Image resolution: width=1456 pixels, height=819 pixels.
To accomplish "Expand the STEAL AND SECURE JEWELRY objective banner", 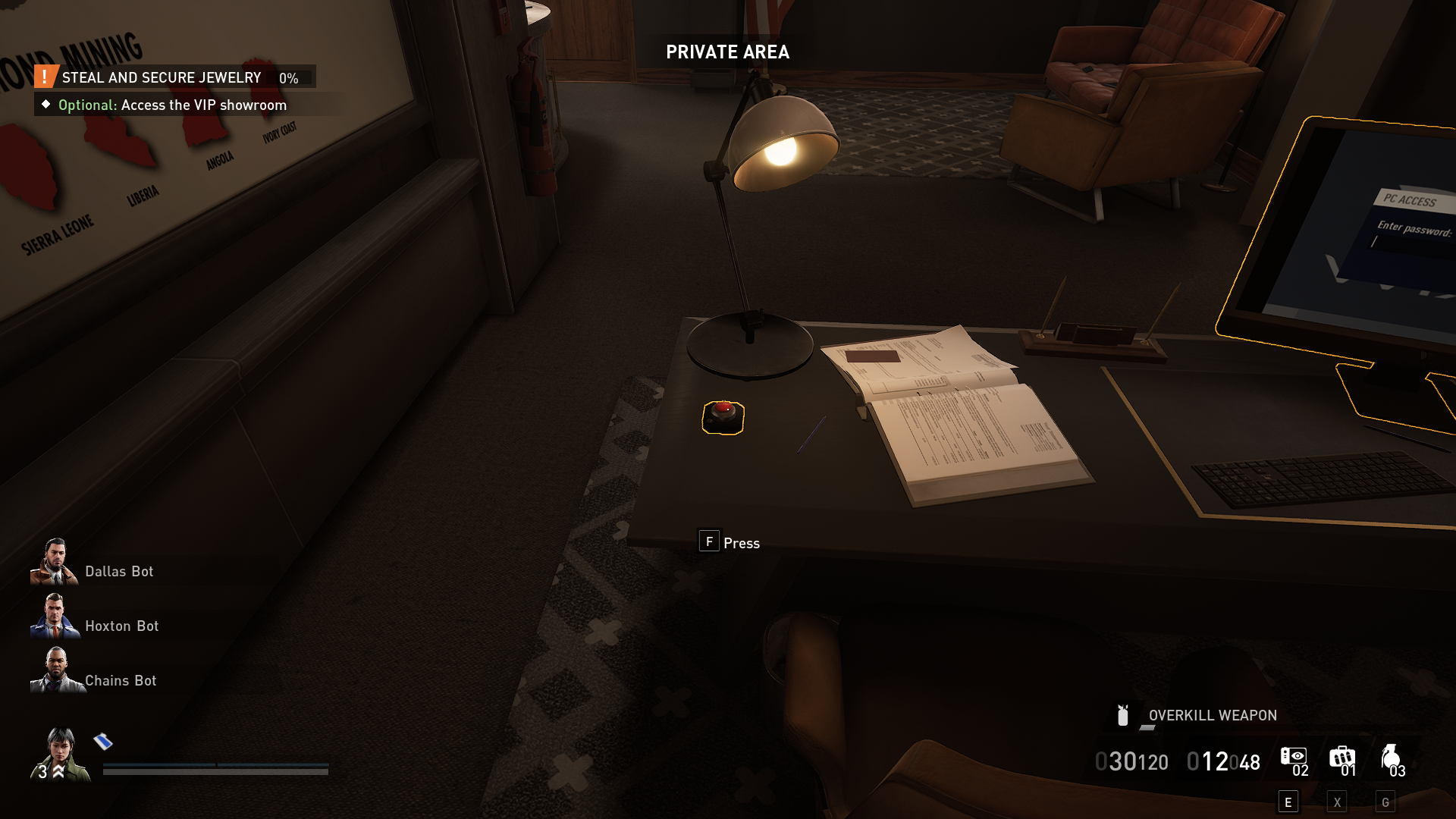I will (162, 77).
